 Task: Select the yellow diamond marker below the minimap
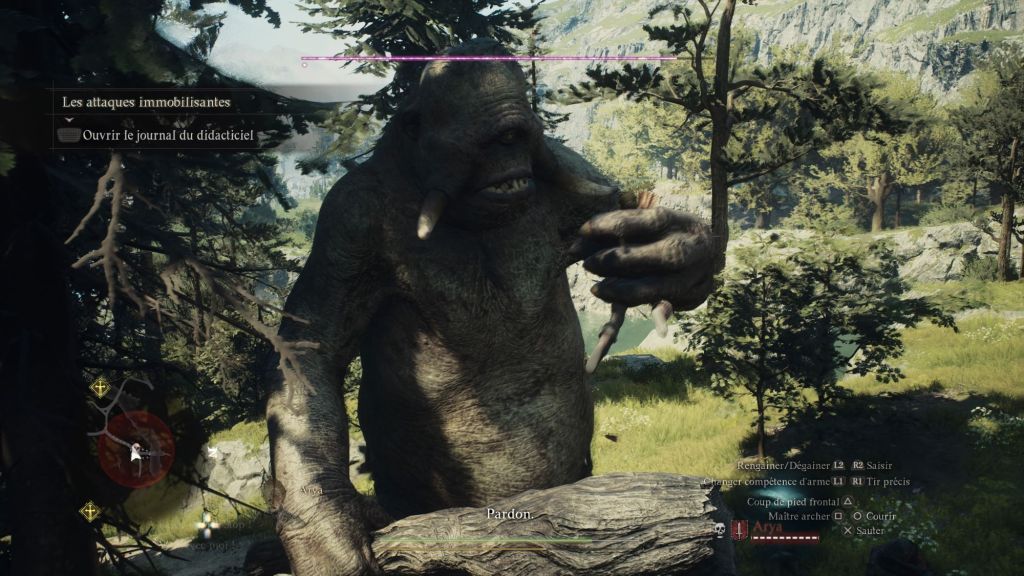90,510
